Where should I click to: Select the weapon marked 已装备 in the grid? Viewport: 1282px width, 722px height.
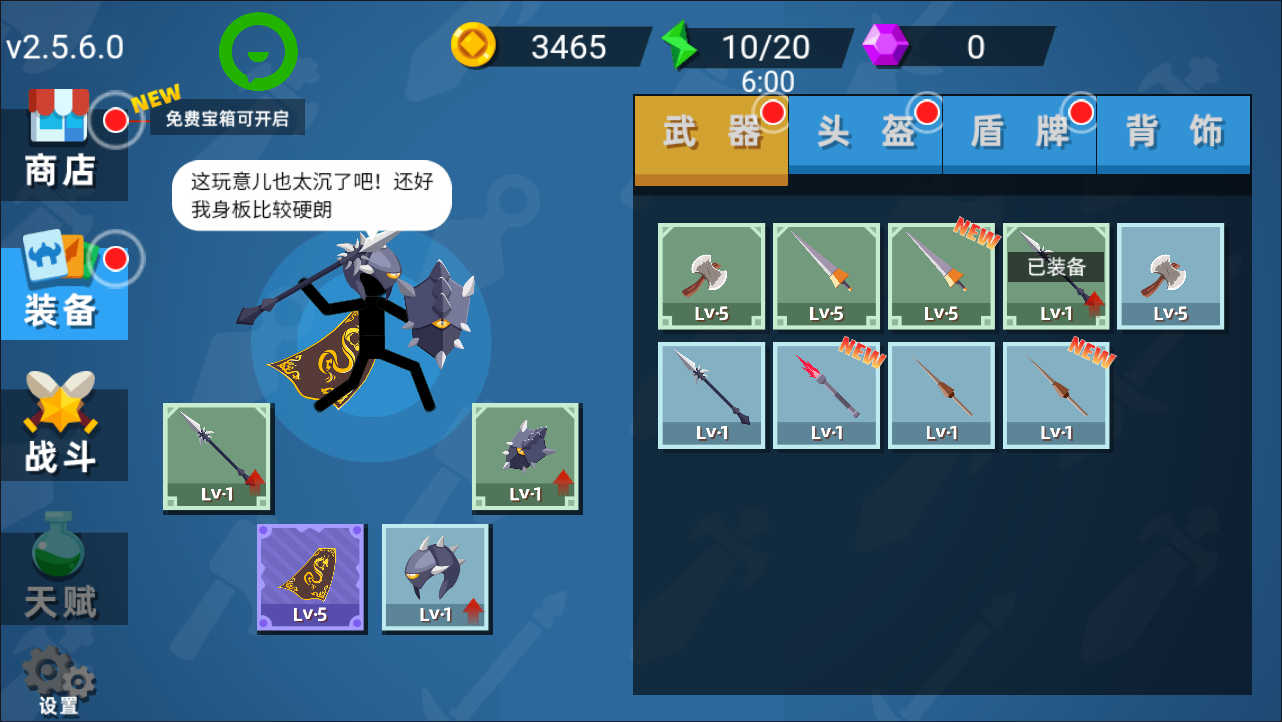tap(1056, 276)
